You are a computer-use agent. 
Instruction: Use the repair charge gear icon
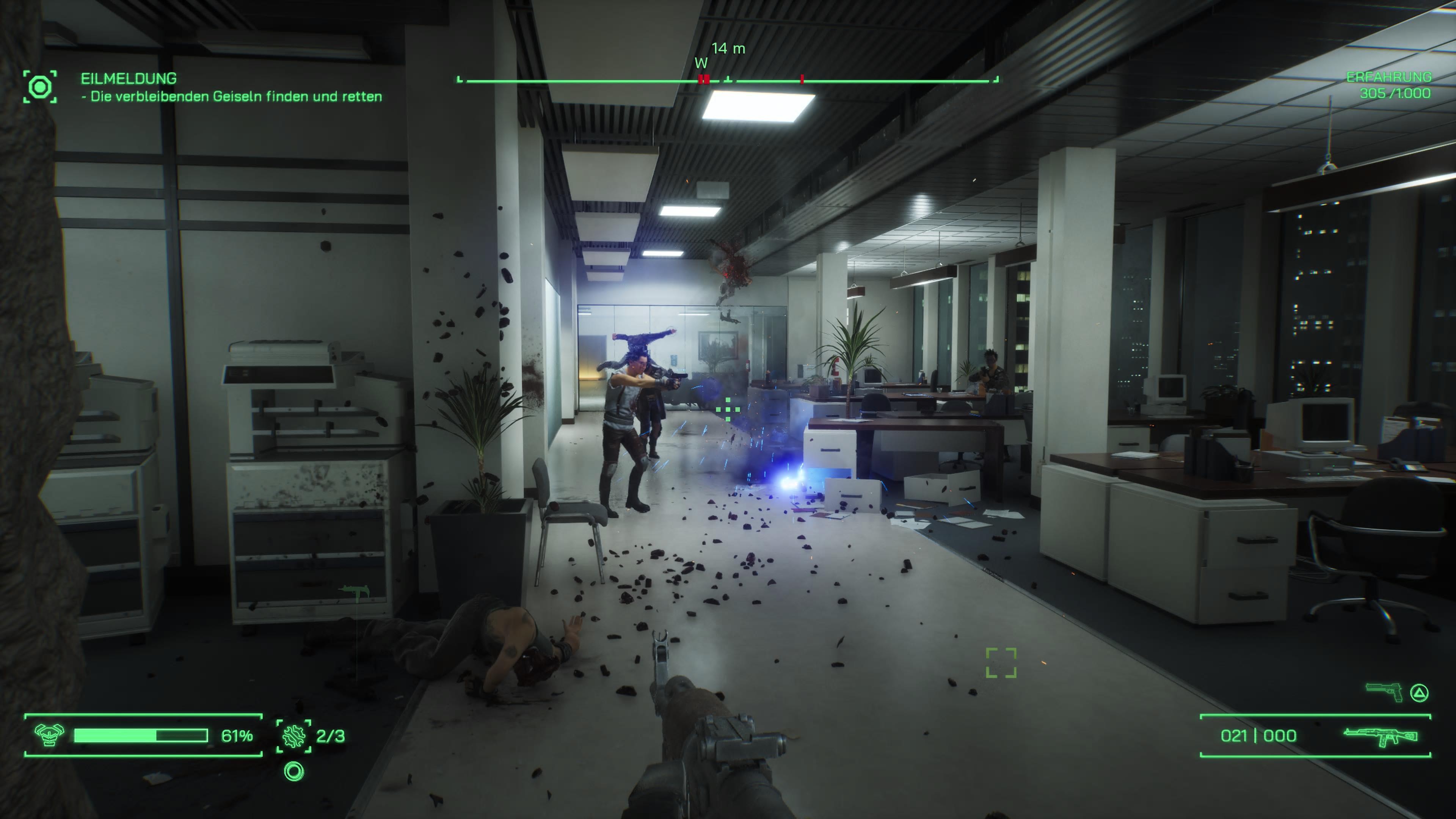click(x=293, y=736)
